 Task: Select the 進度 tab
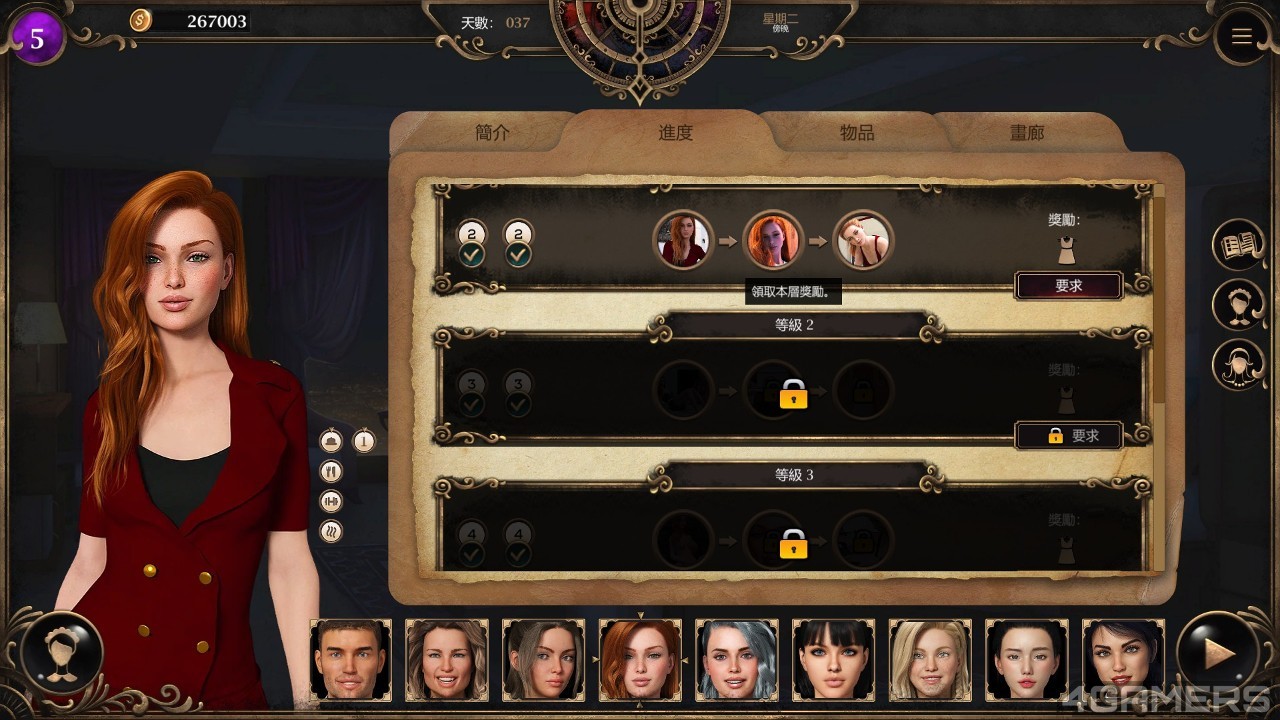675,133
